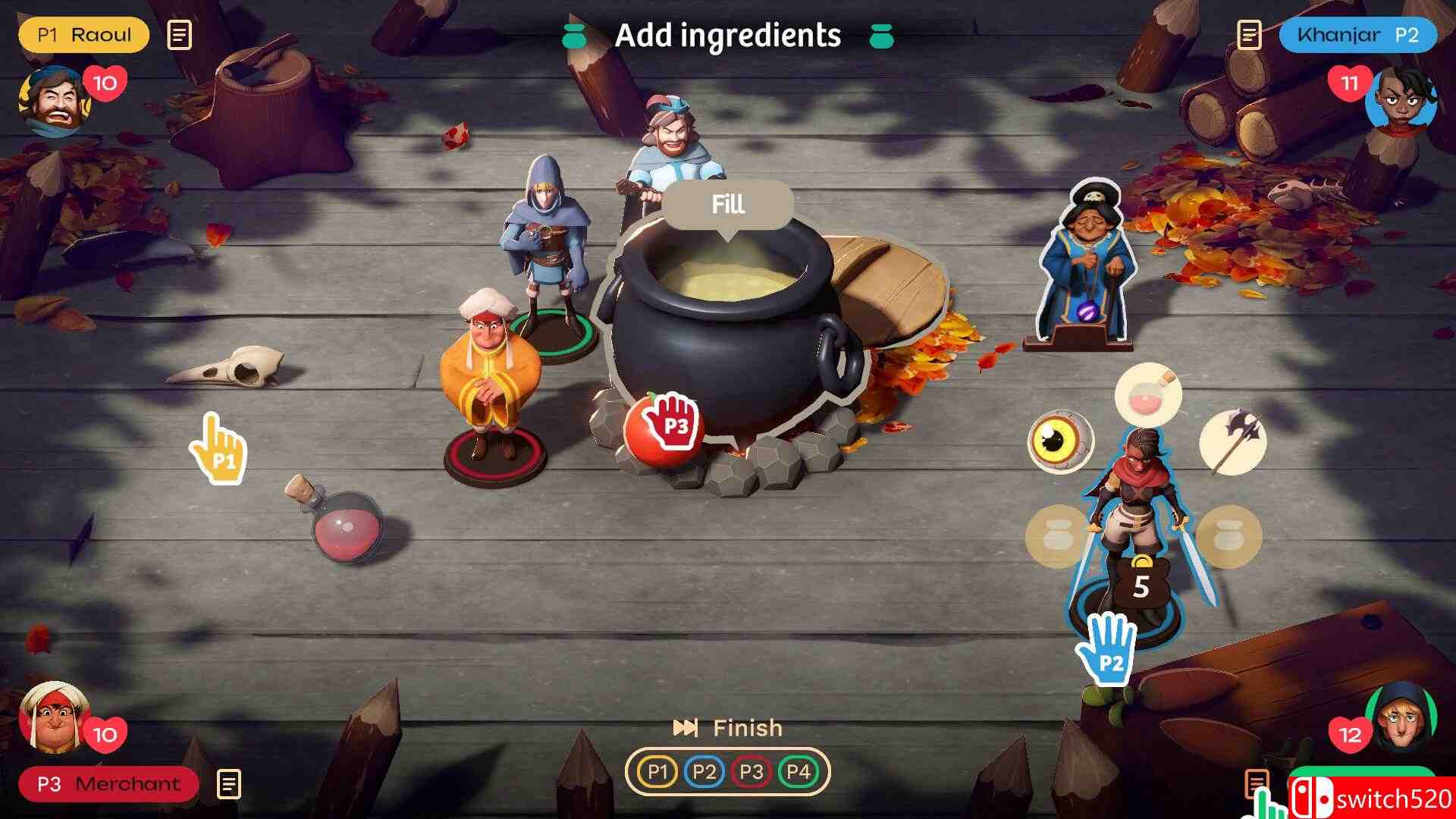Click the Finish button
The image size is (1456, 819).
tap(730, 728)
